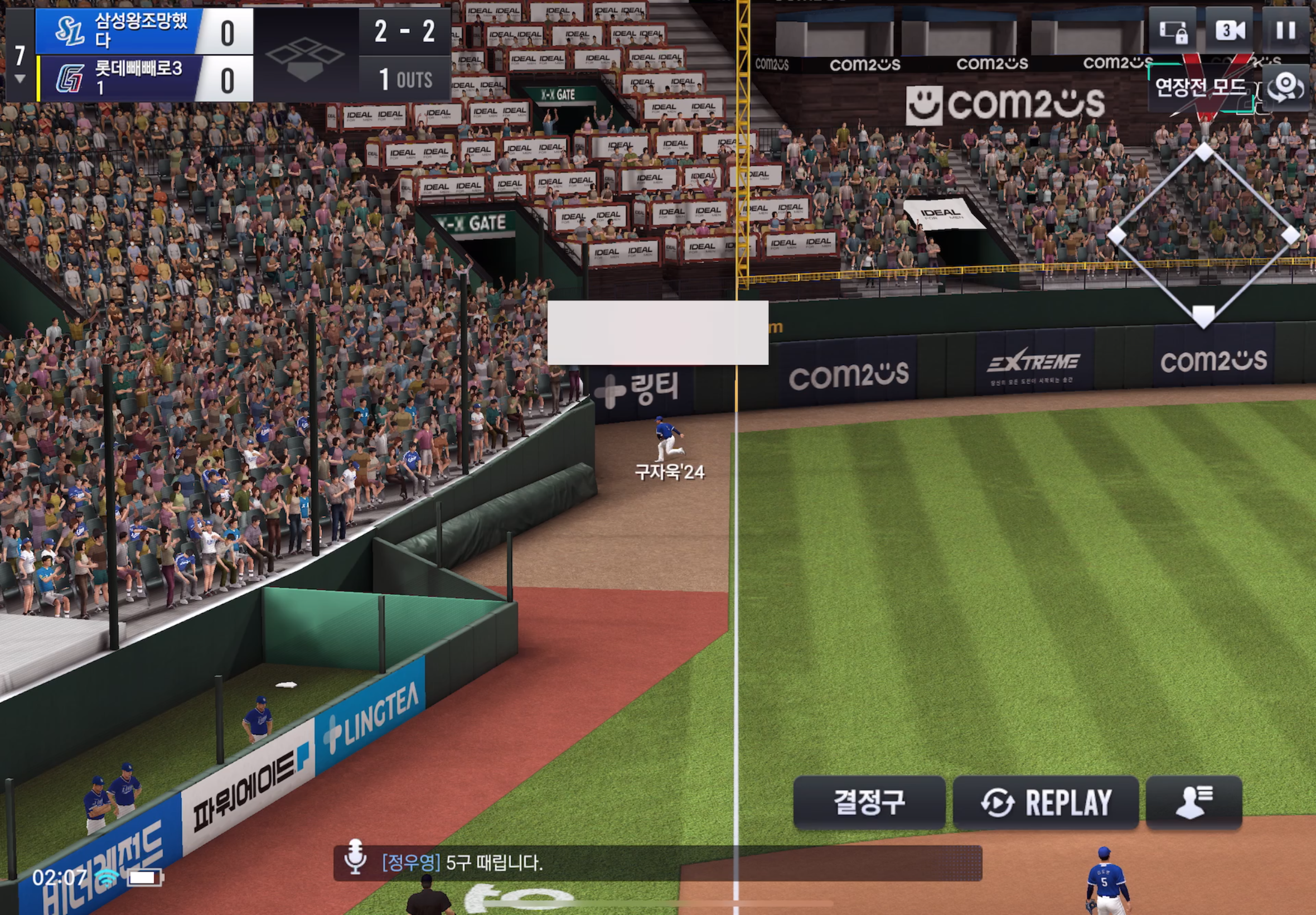Image resolution: width=1316 pixels, height=915 pixels.
Task: Click the base runner diamond display
Action: (1203, 235)
